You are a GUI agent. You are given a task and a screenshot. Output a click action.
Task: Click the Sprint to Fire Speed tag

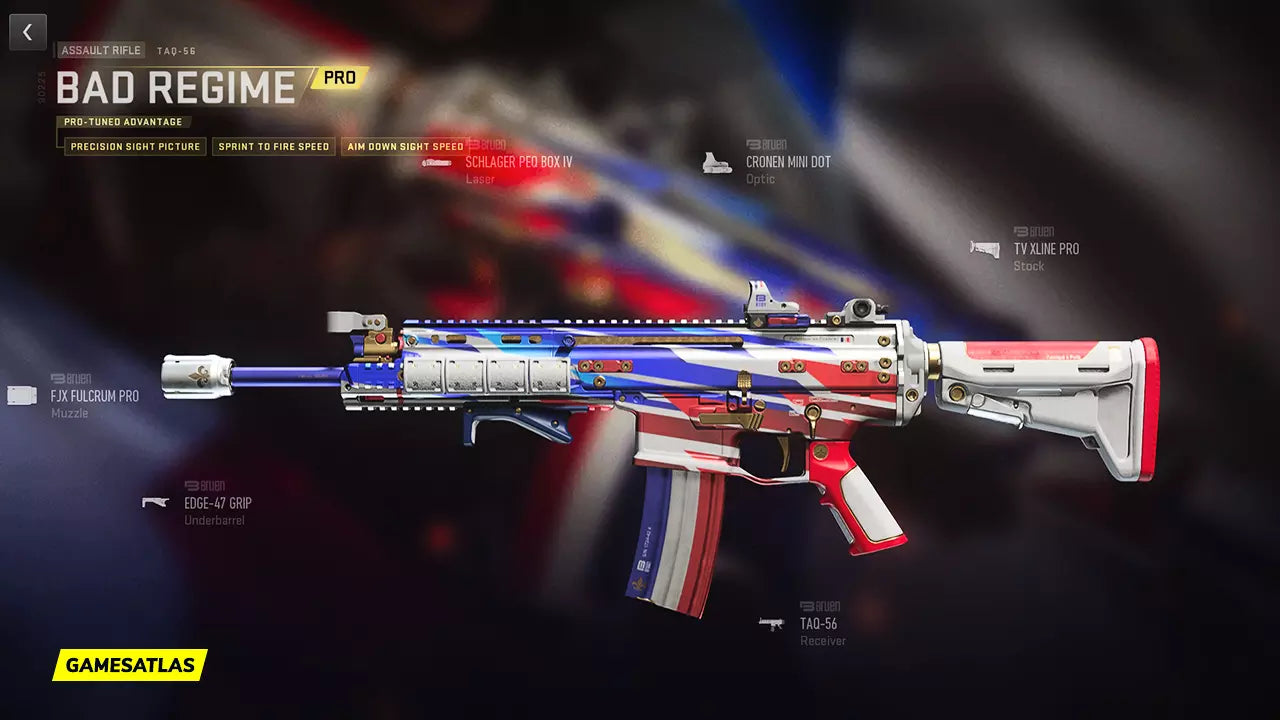click(273, 147)
